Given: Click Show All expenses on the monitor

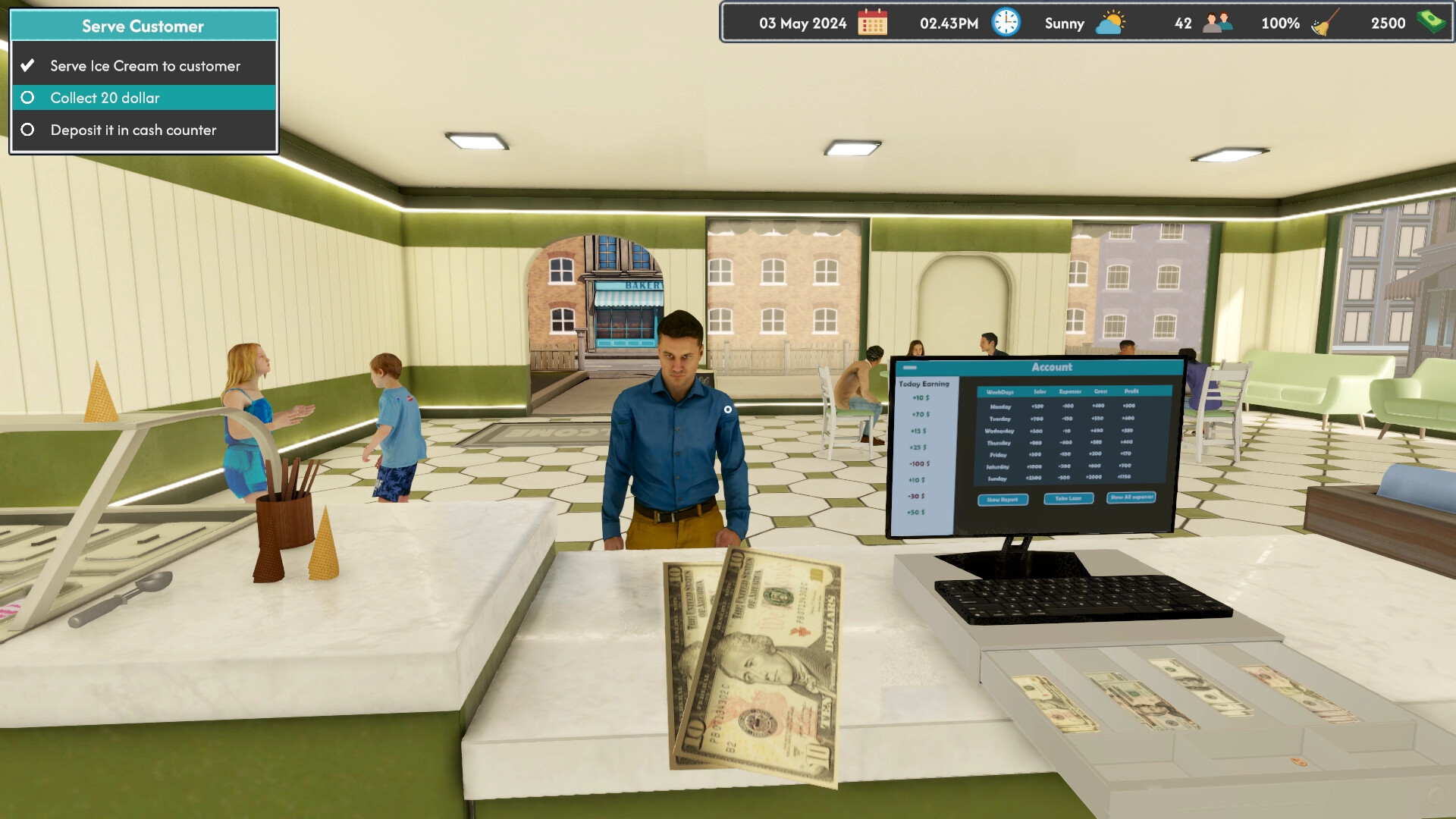Looking at the screenshot, I should (1131, 498).
